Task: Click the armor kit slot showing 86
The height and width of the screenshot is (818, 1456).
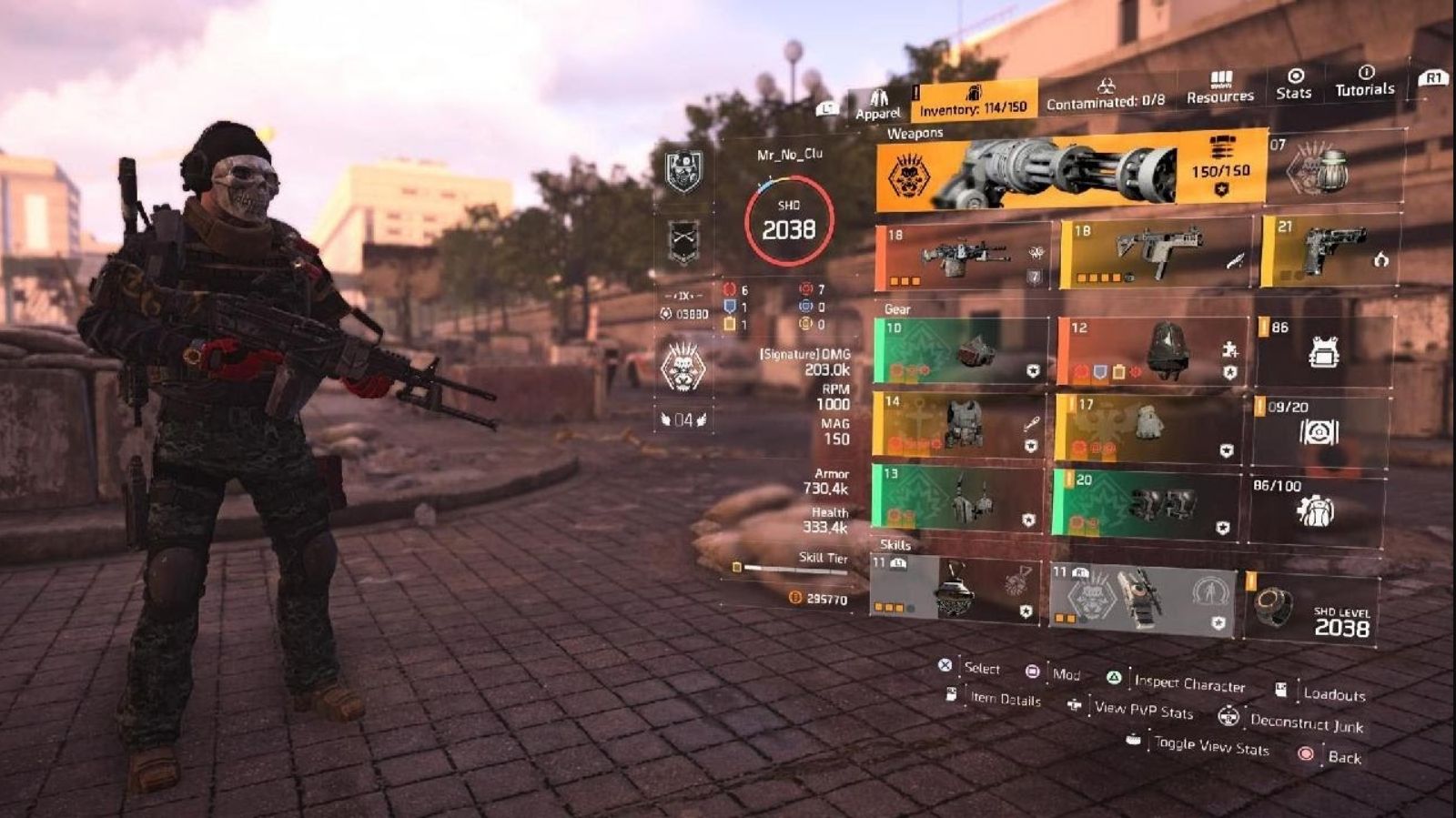Action: pos(1324,349)
